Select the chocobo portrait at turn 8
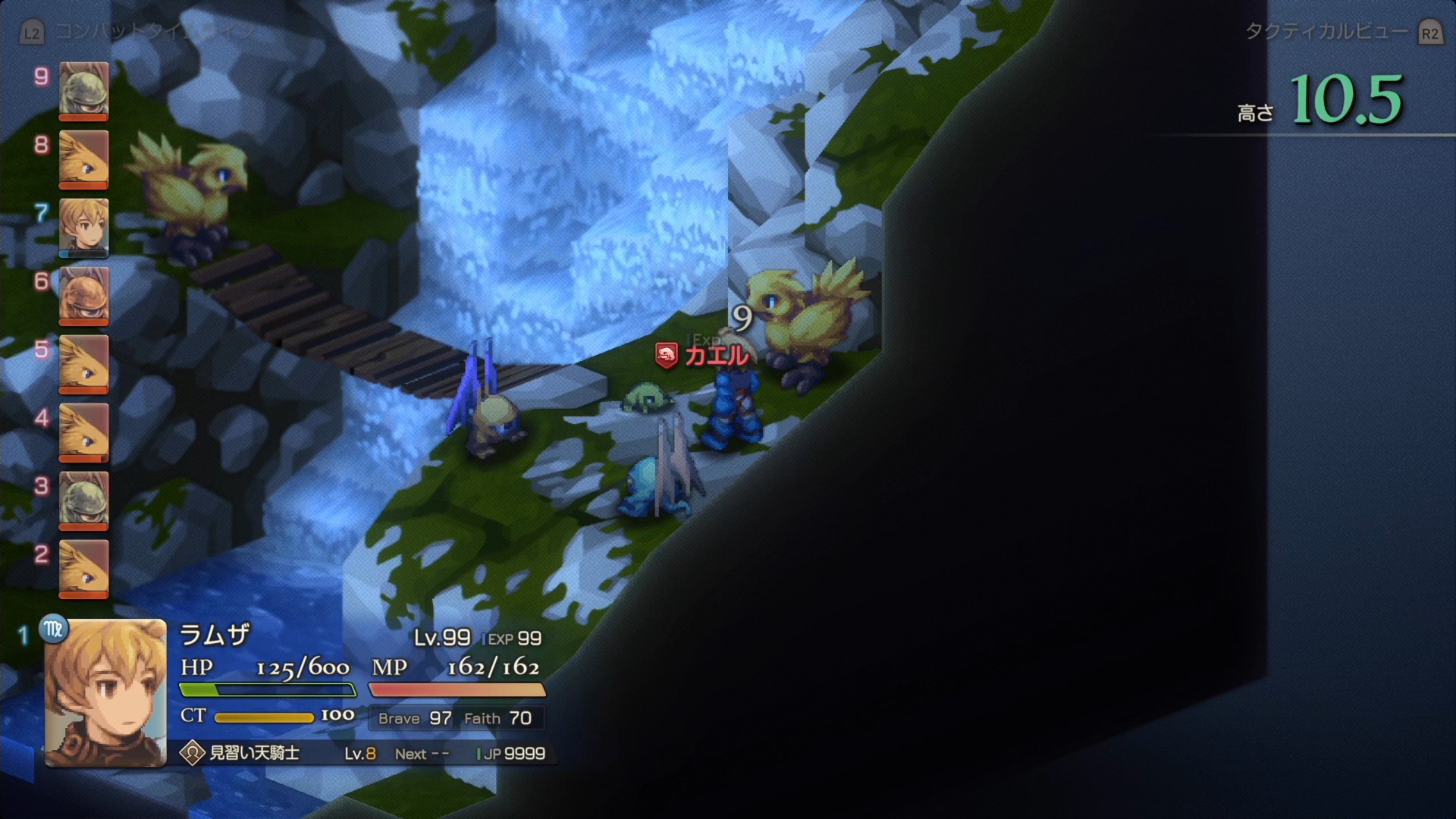The image size is (1456, 819). pos(83,158)
